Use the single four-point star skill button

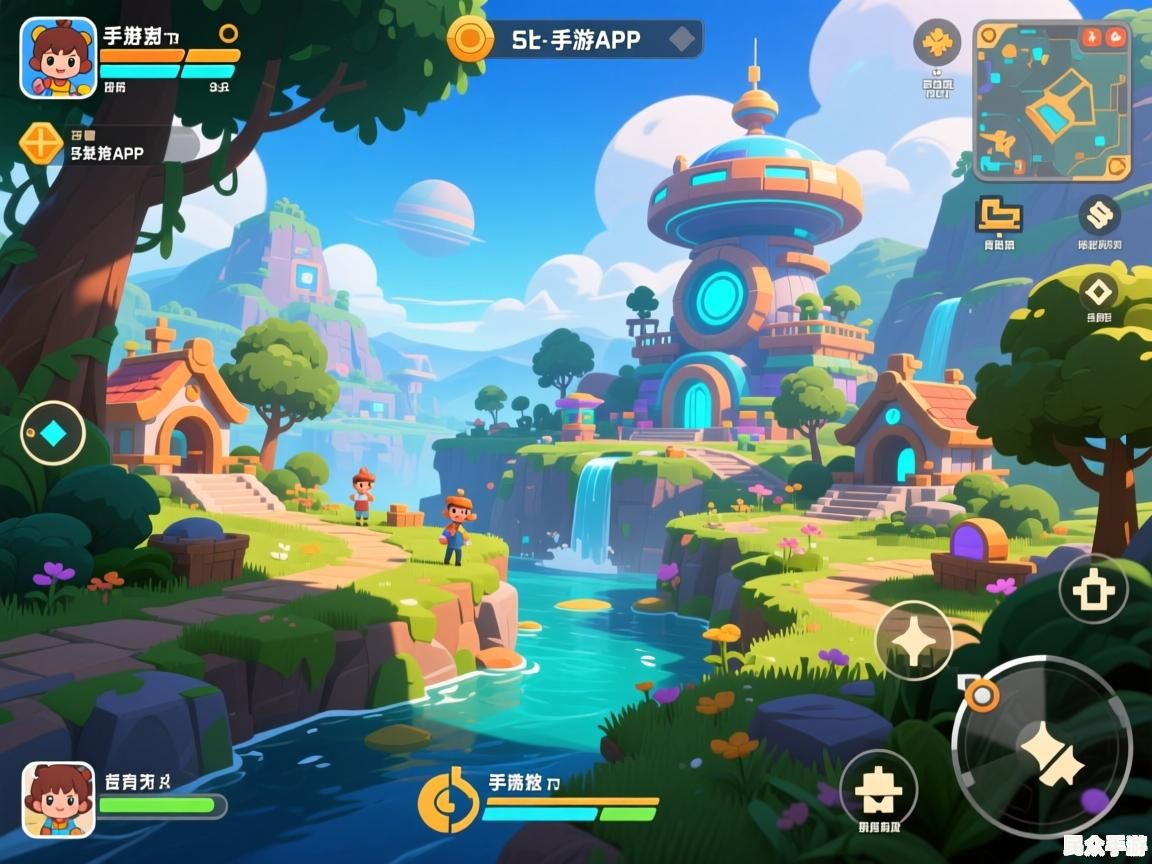(x=913, y=640)
